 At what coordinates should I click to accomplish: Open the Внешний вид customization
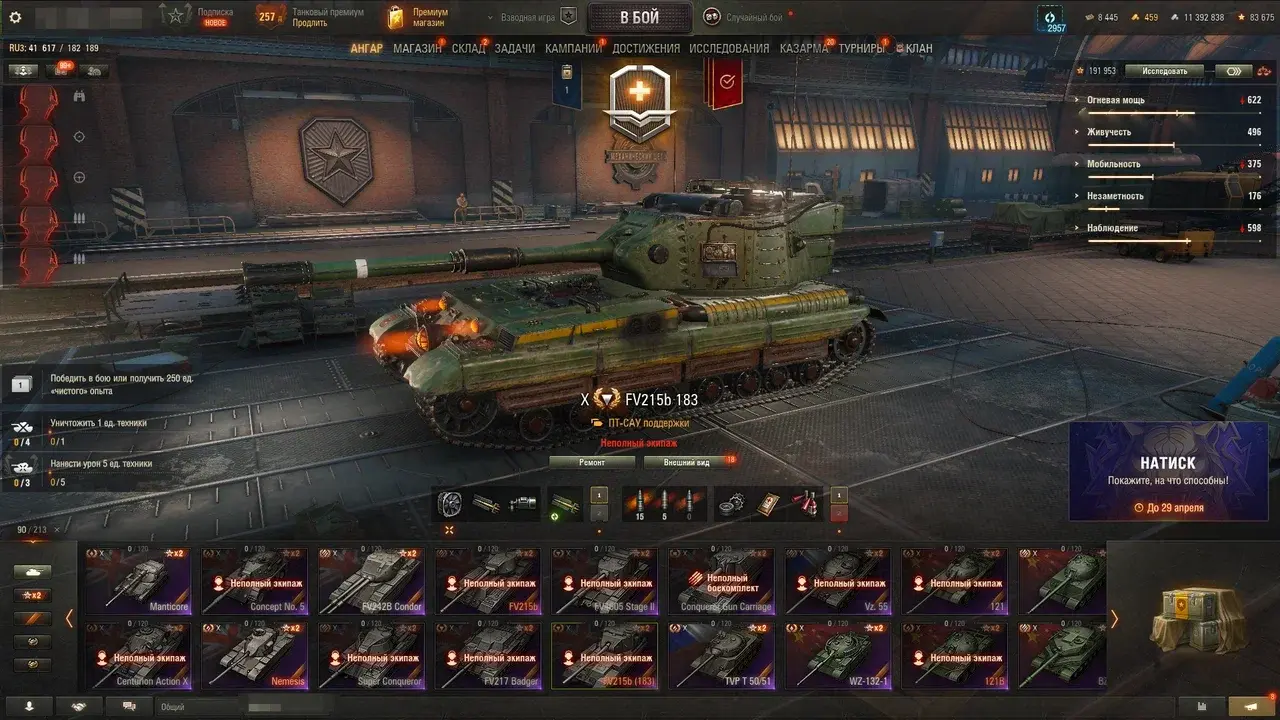tap(686, 462)
